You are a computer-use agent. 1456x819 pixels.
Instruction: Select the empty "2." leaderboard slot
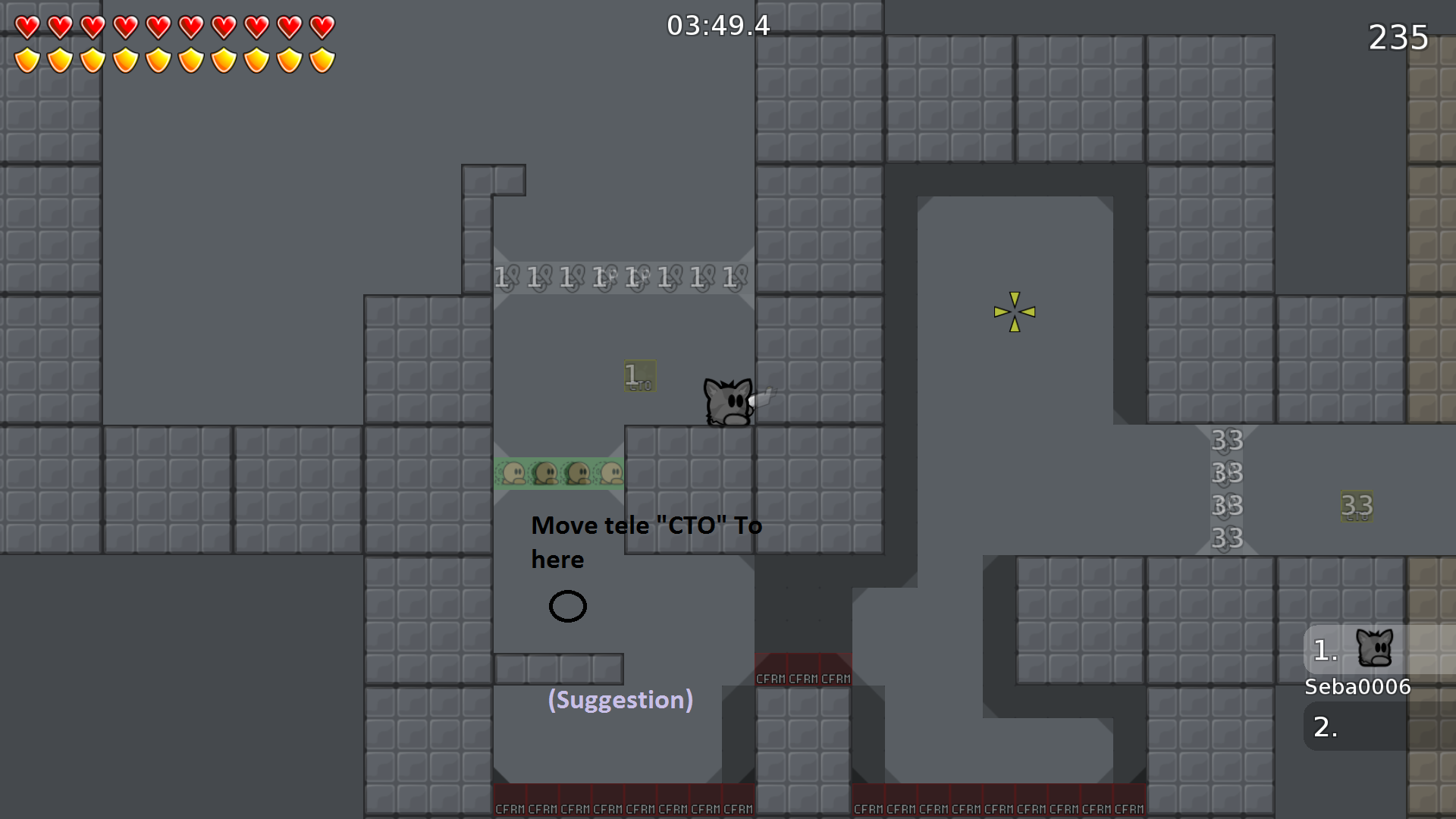coord(1323,726)
